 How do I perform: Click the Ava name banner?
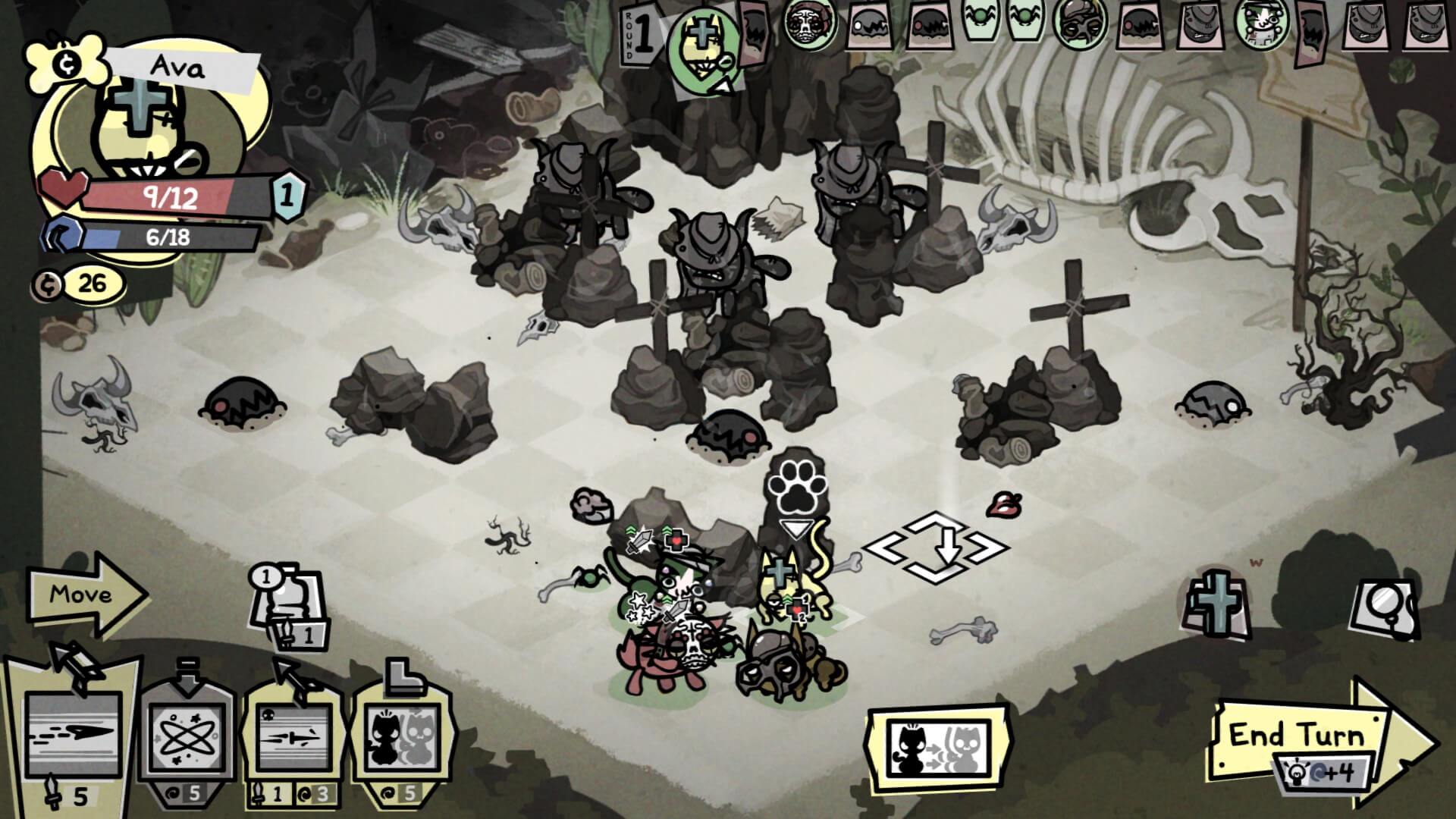point(180,67)
